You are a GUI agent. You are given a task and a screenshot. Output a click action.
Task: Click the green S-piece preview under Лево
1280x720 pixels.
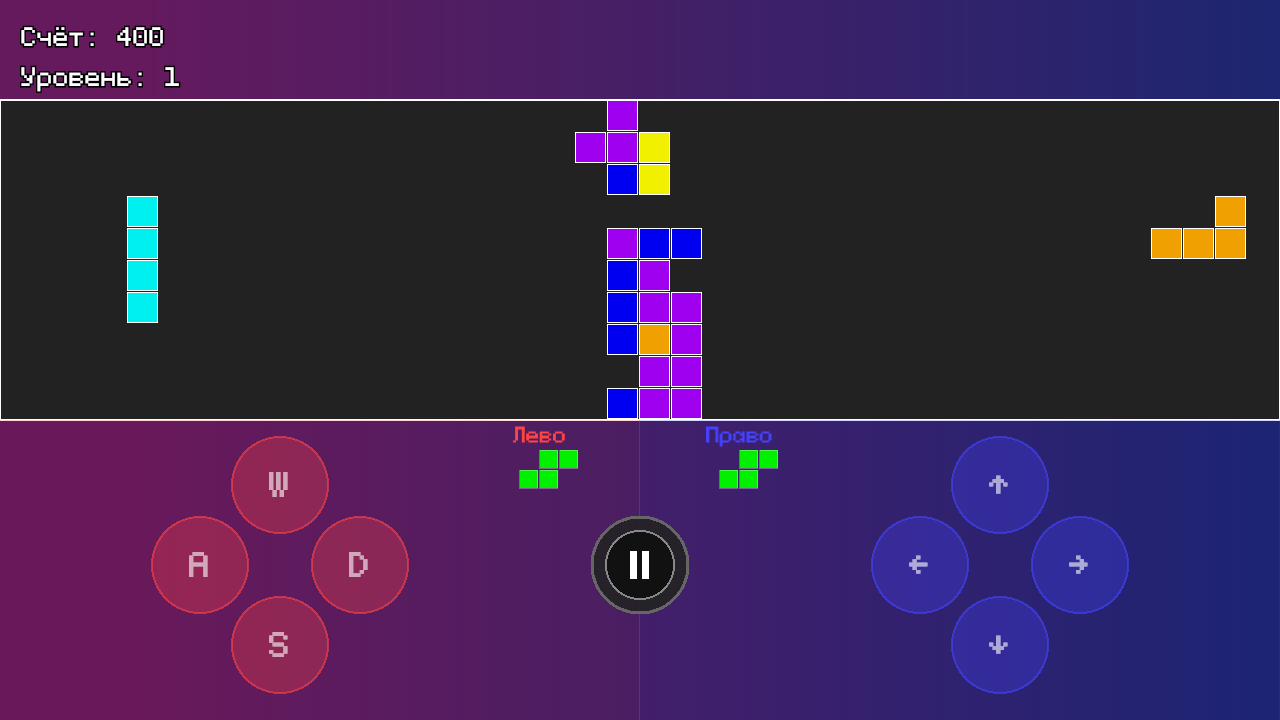click(x=546, y=469)
